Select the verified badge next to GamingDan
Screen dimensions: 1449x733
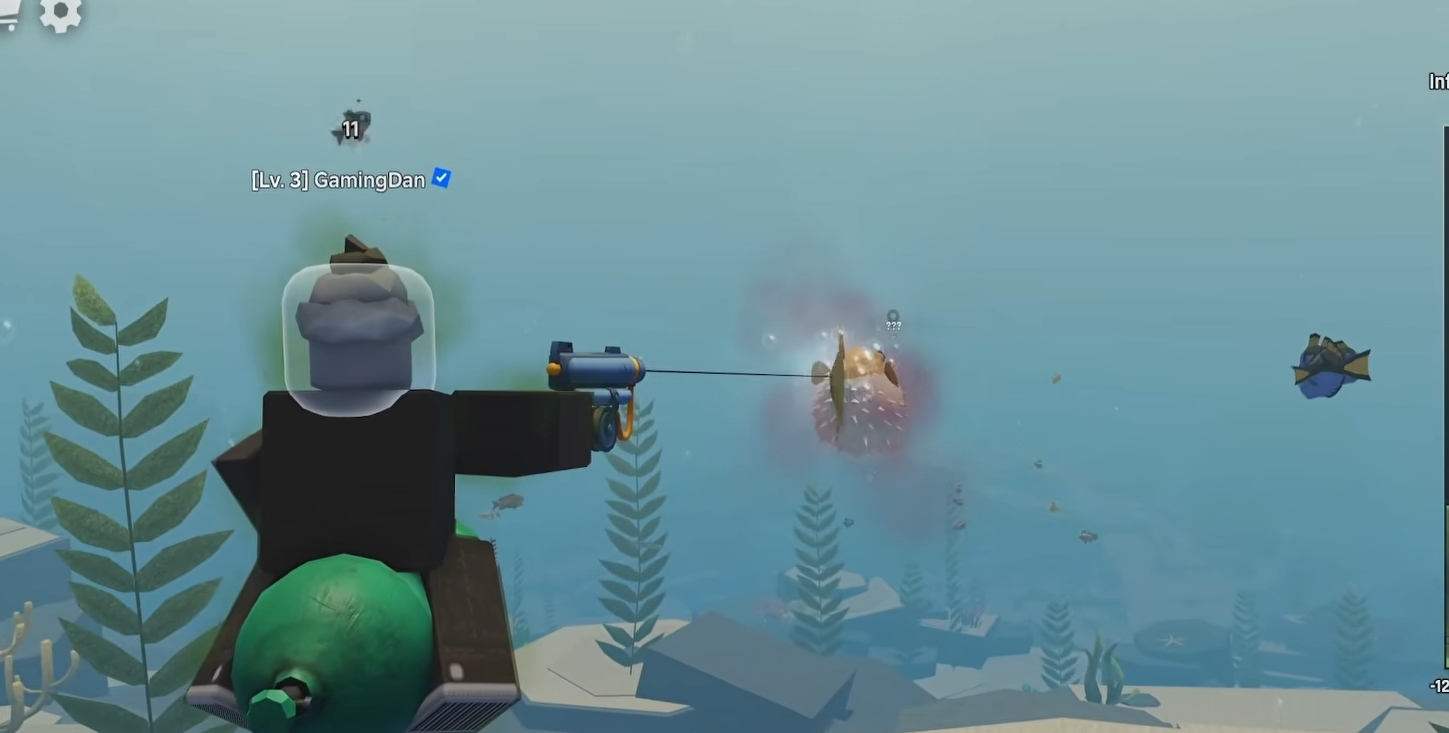pos(439,179)
